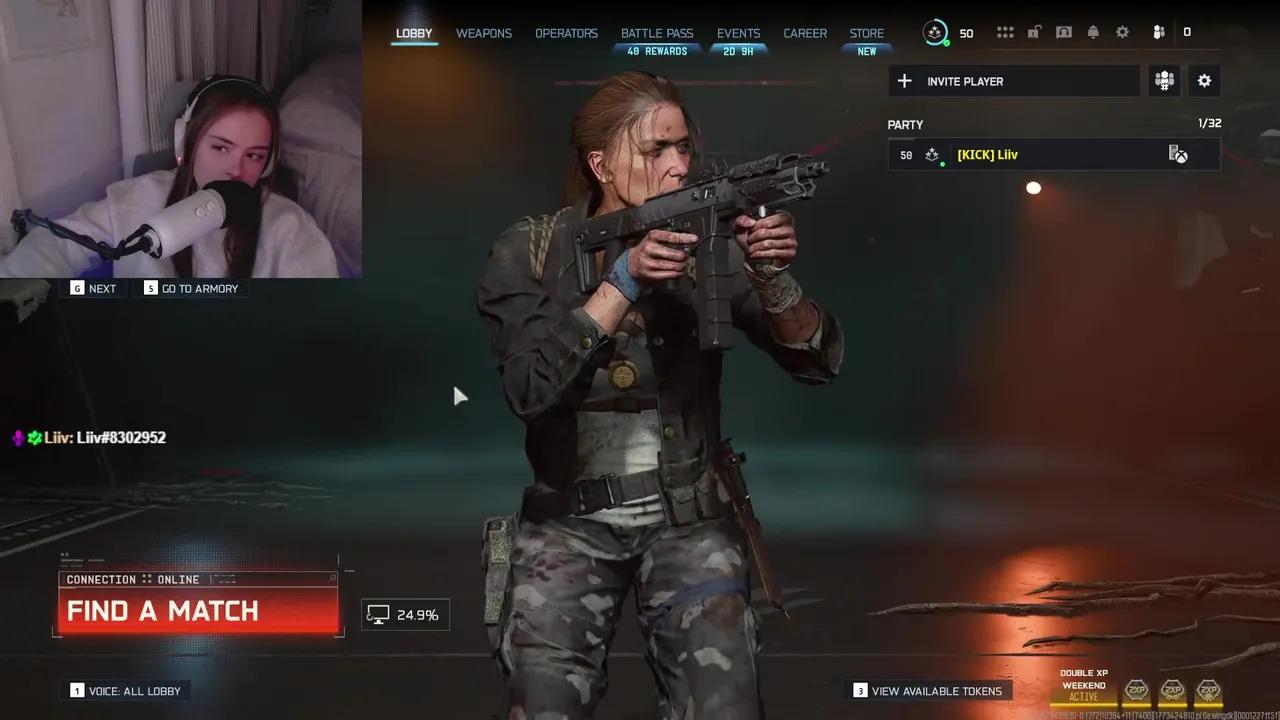Switch to the Weapons tab

(484, 33)
